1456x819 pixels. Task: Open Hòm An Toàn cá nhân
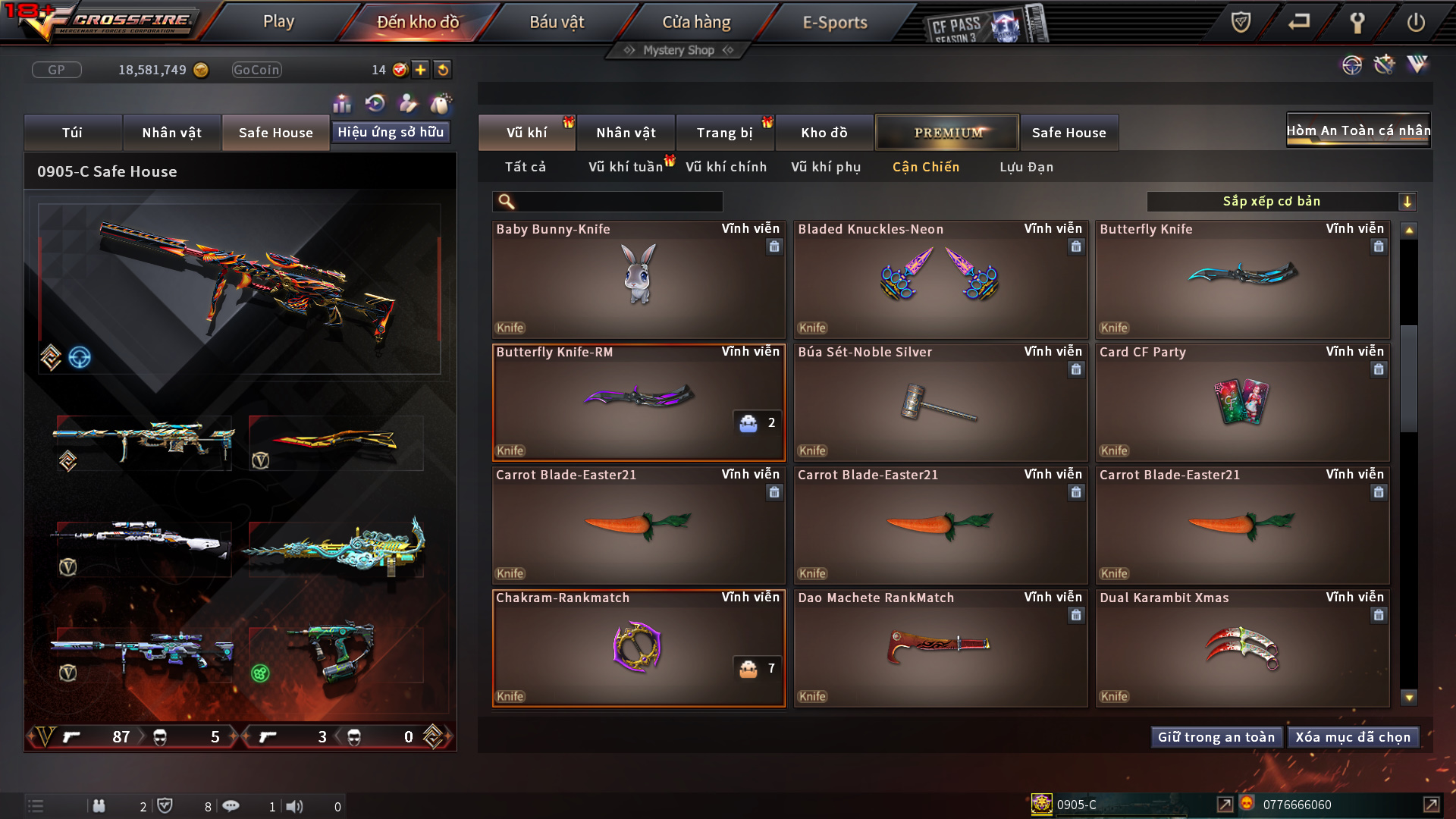(1358, 130)
